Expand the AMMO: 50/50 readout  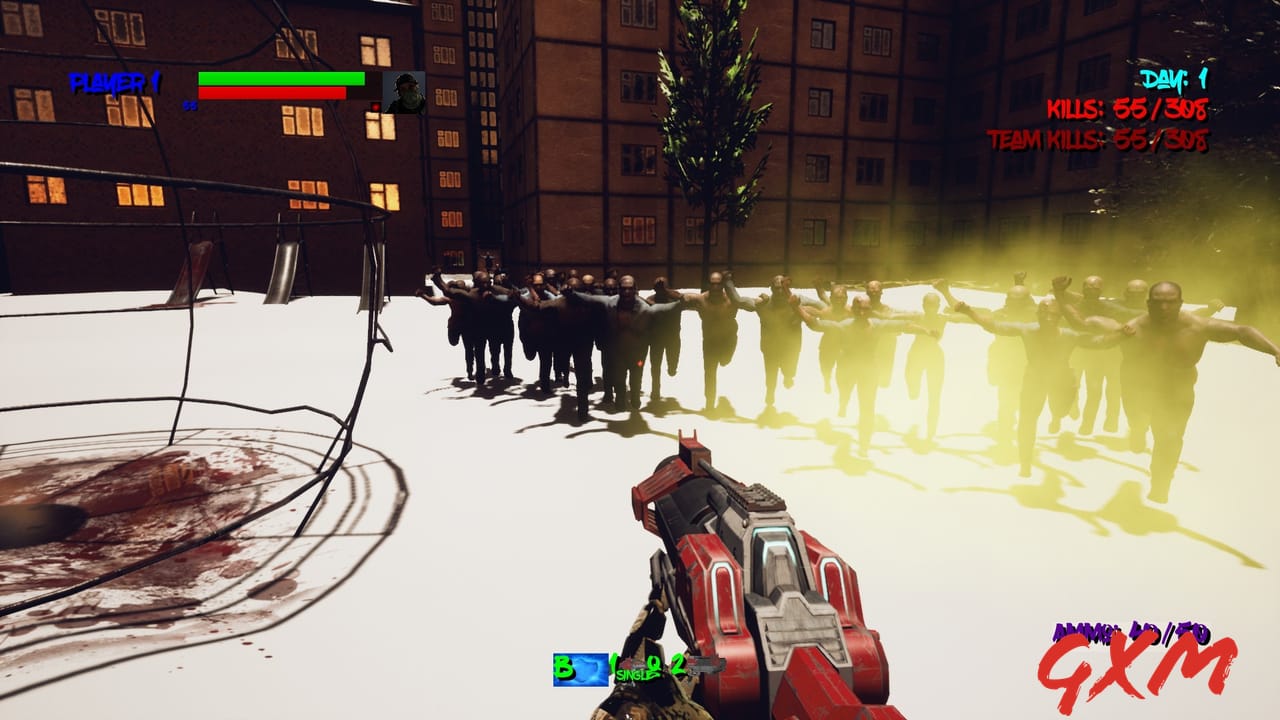tap(1130, 633)
